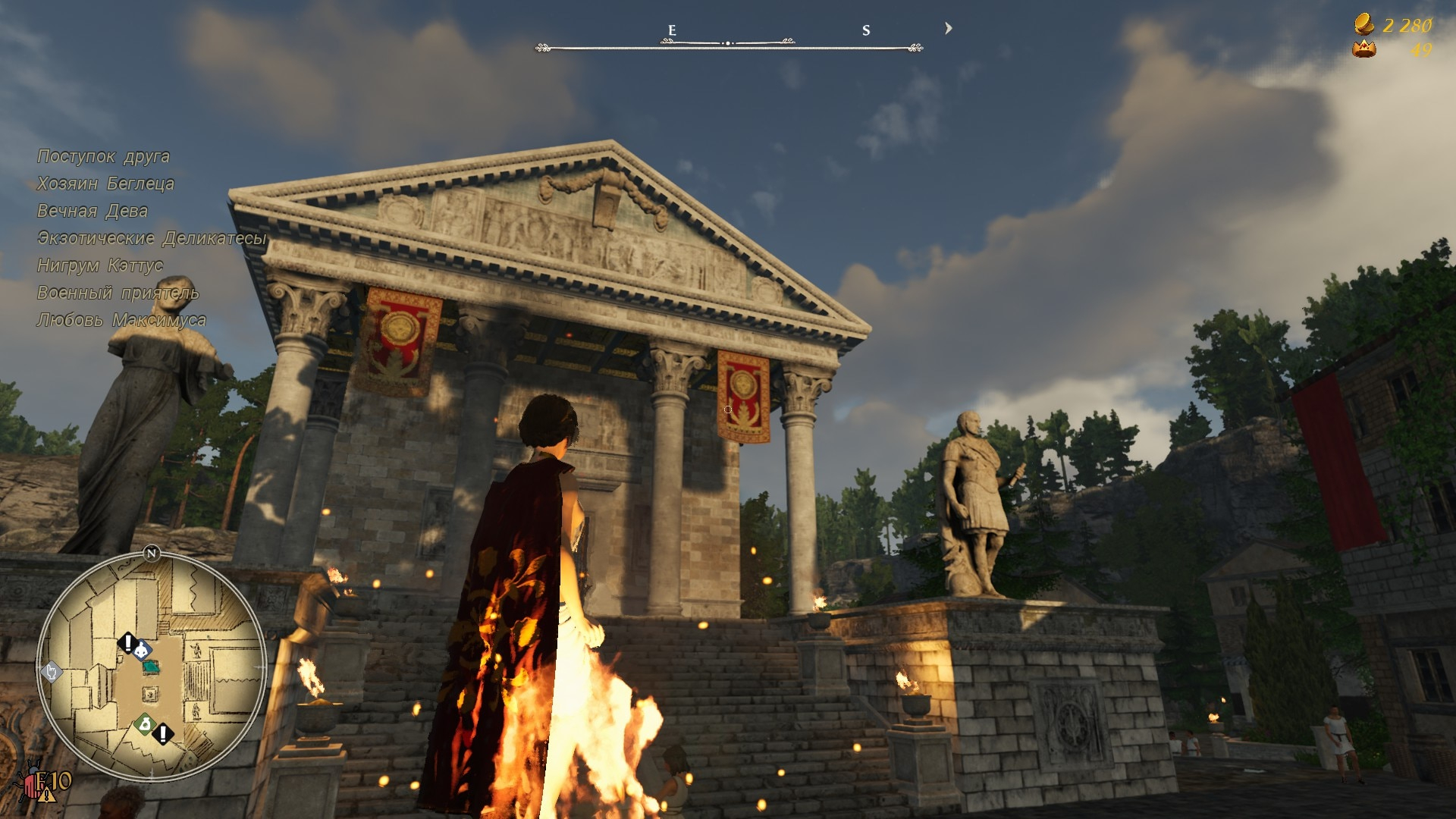Screen dimensions: 1456x819
Task: Open the "Хозяин Беглеца" quest
Action: click(x=105, y=184)
